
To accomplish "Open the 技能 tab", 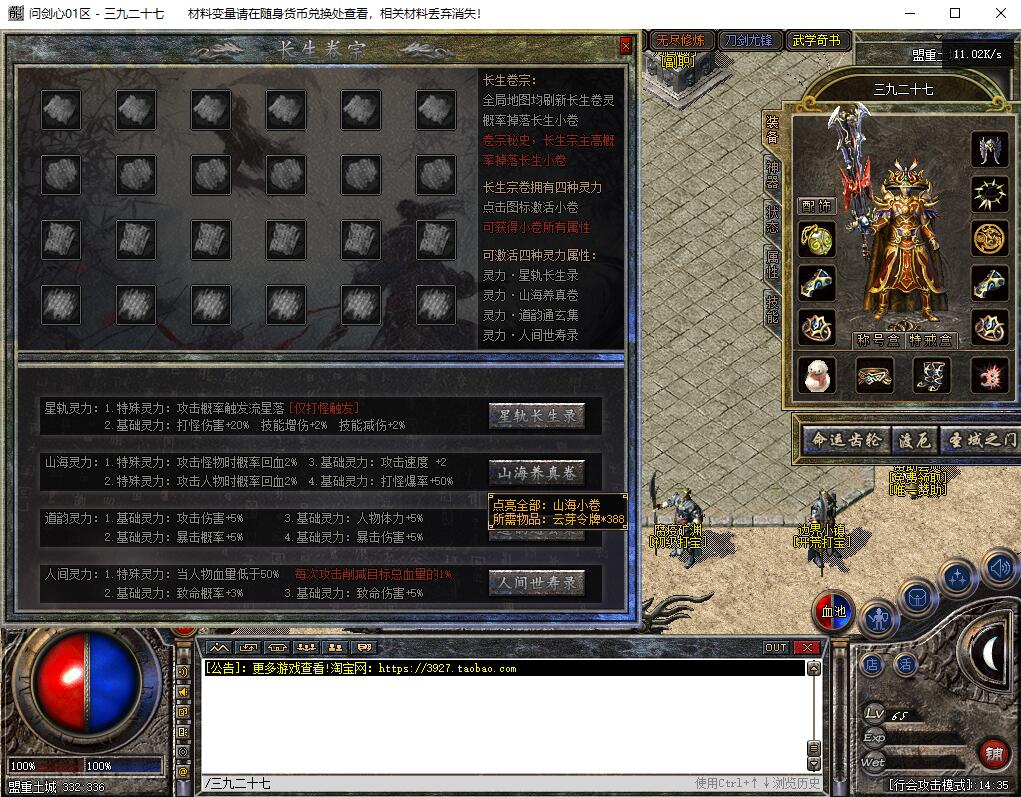I will (x=772, y=309).
